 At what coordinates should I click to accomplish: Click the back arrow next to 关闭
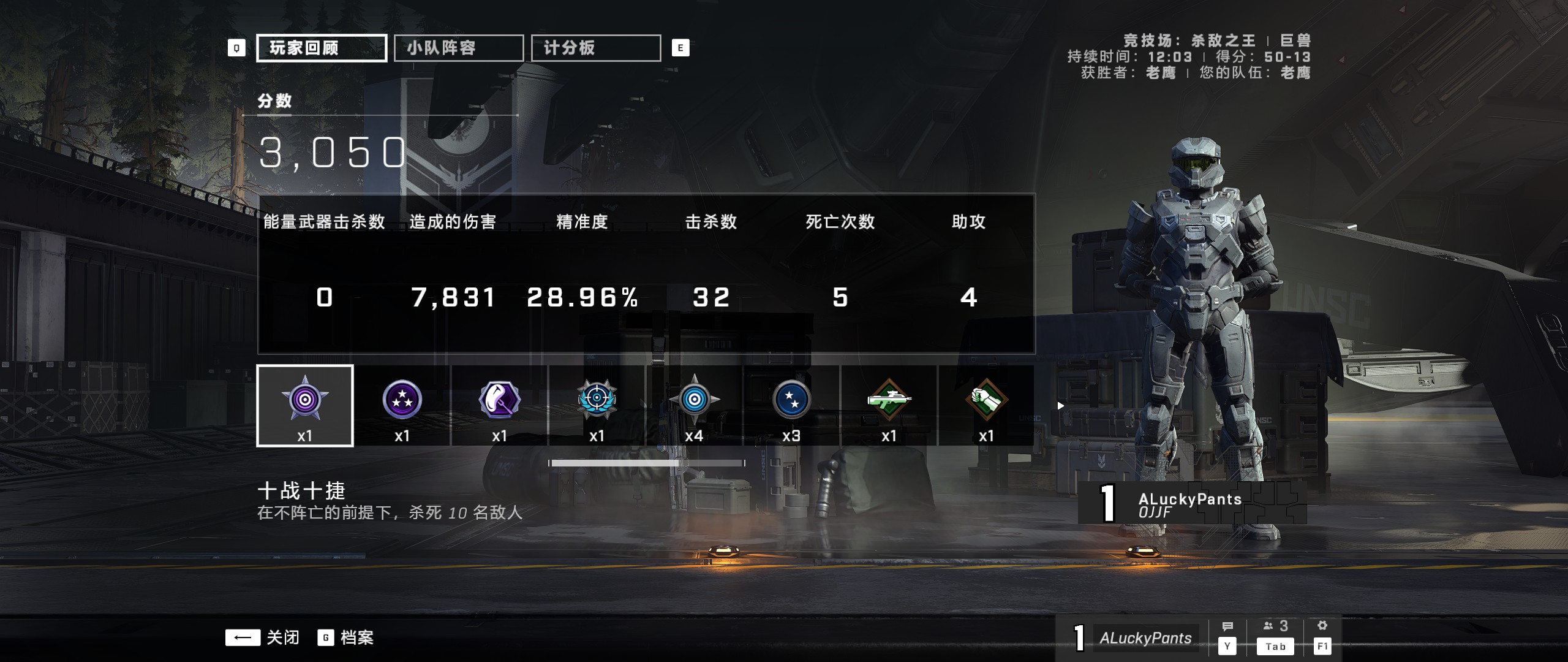(x=244, y=637)
